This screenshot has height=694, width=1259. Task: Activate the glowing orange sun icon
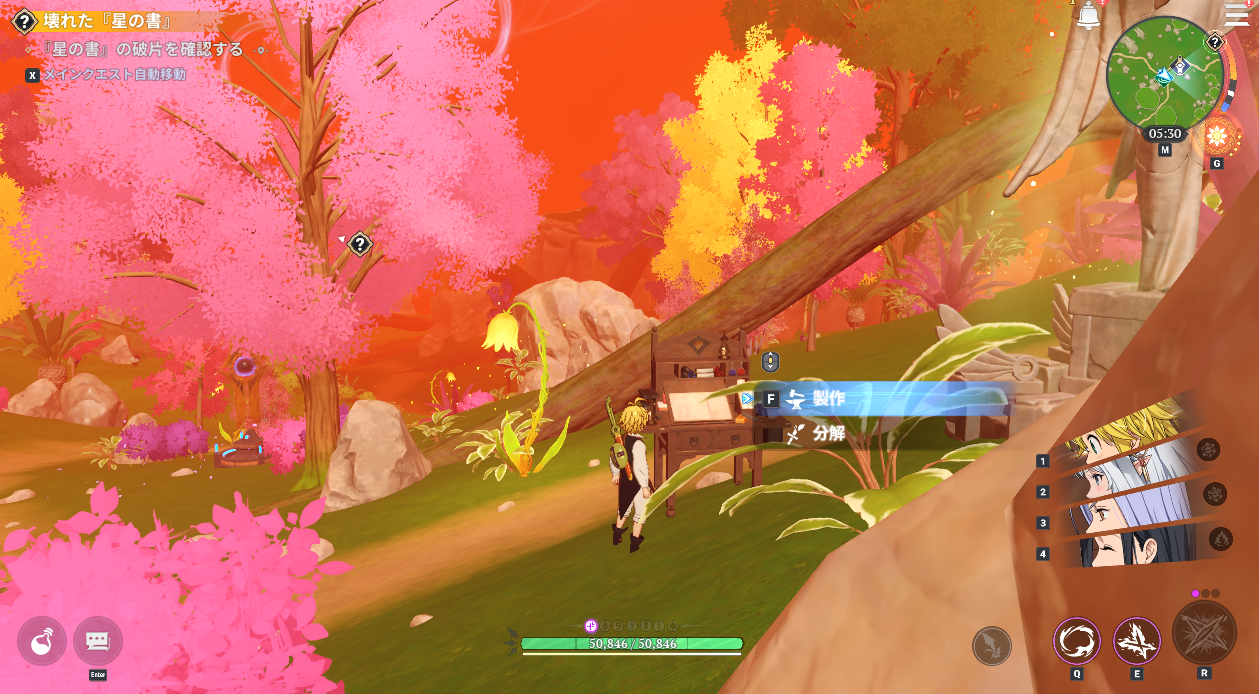click(1216, 137)
